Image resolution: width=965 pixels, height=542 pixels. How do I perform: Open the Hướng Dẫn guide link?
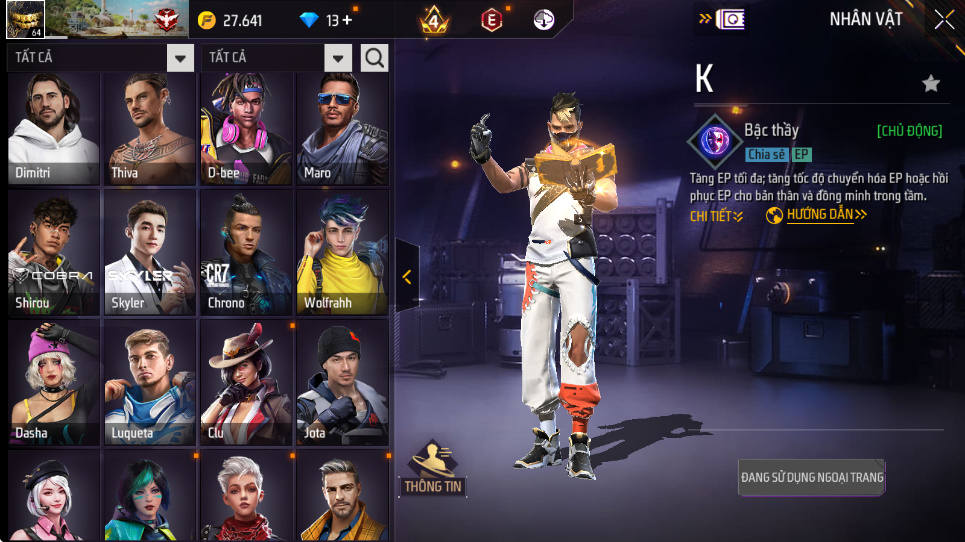click(x=817, y=215)
